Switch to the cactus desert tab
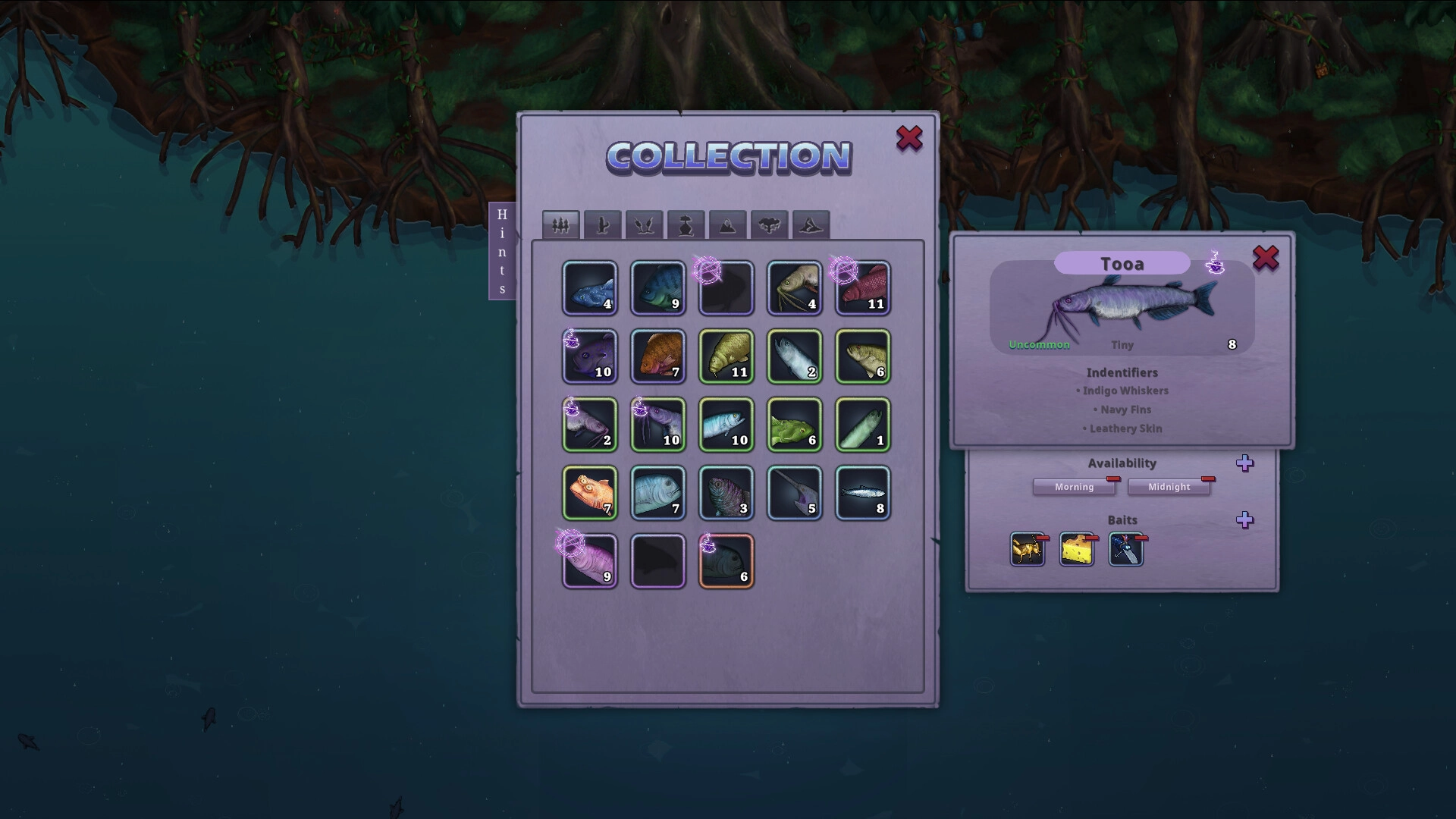1456x819 pixels. click(603, 225)
